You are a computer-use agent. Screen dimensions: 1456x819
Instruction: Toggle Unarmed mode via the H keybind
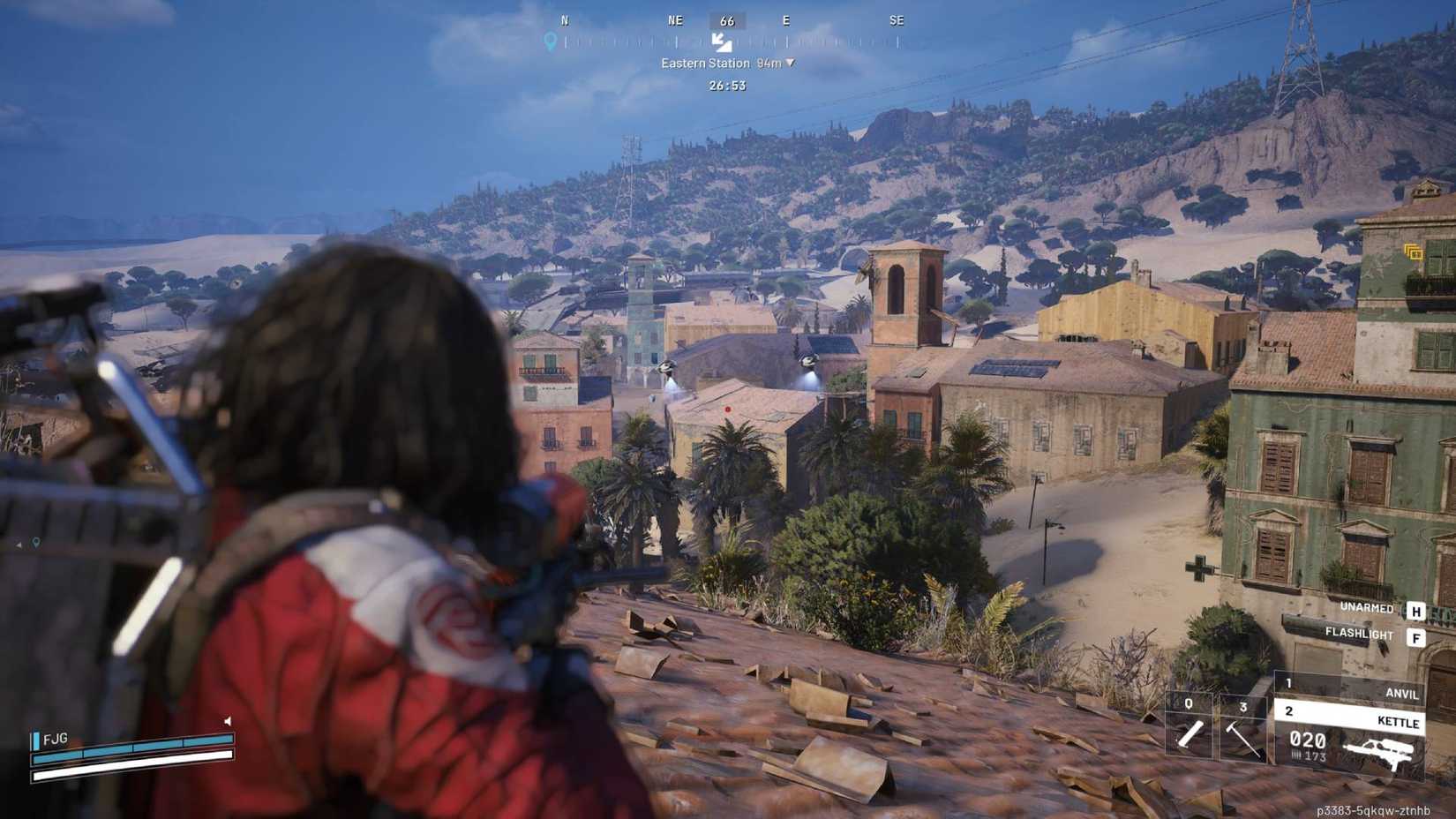[x=1418, y=609]
